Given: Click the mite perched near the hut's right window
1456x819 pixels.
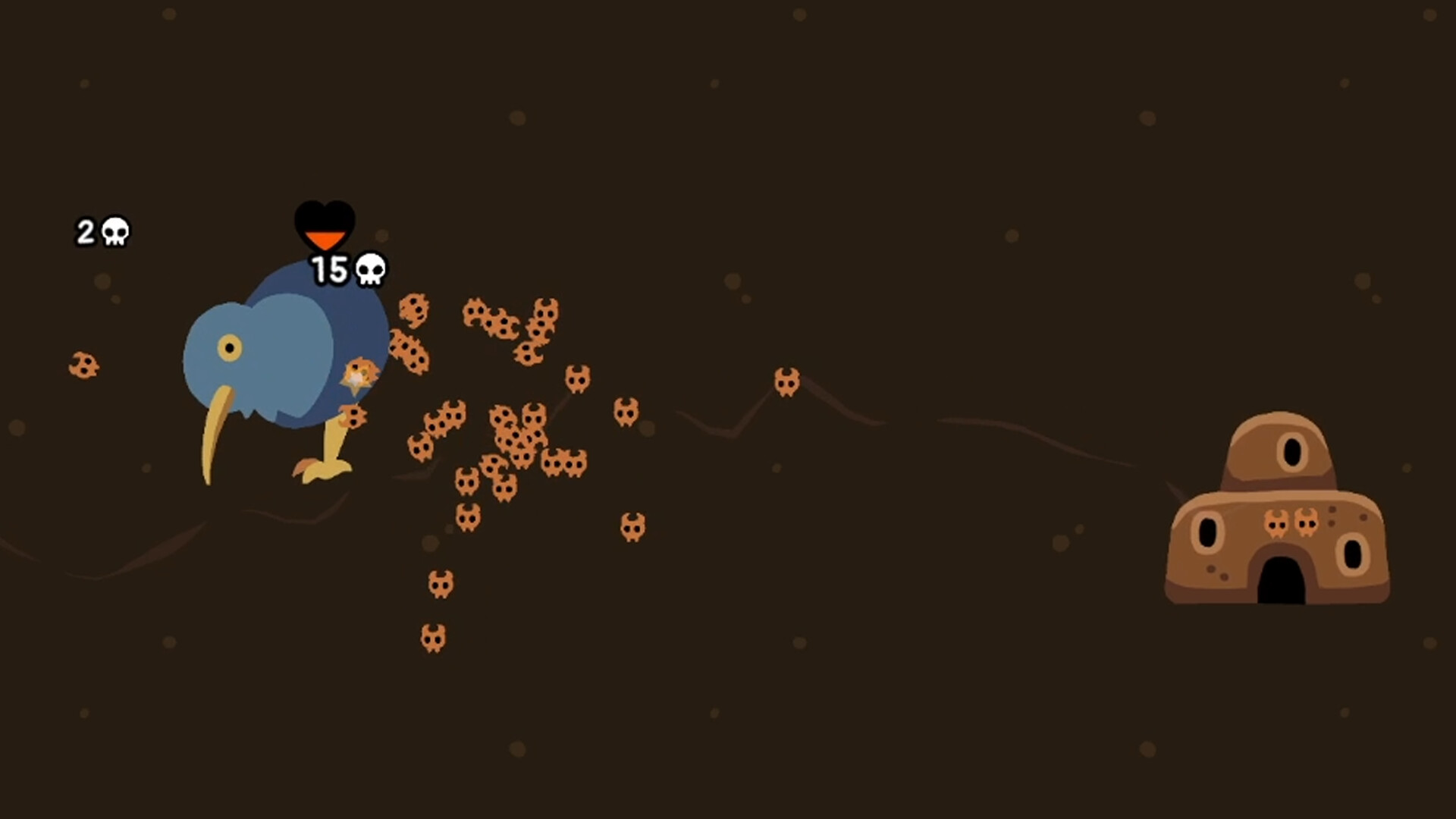Looking at the screenshot, I should [x=1307, y=523].
